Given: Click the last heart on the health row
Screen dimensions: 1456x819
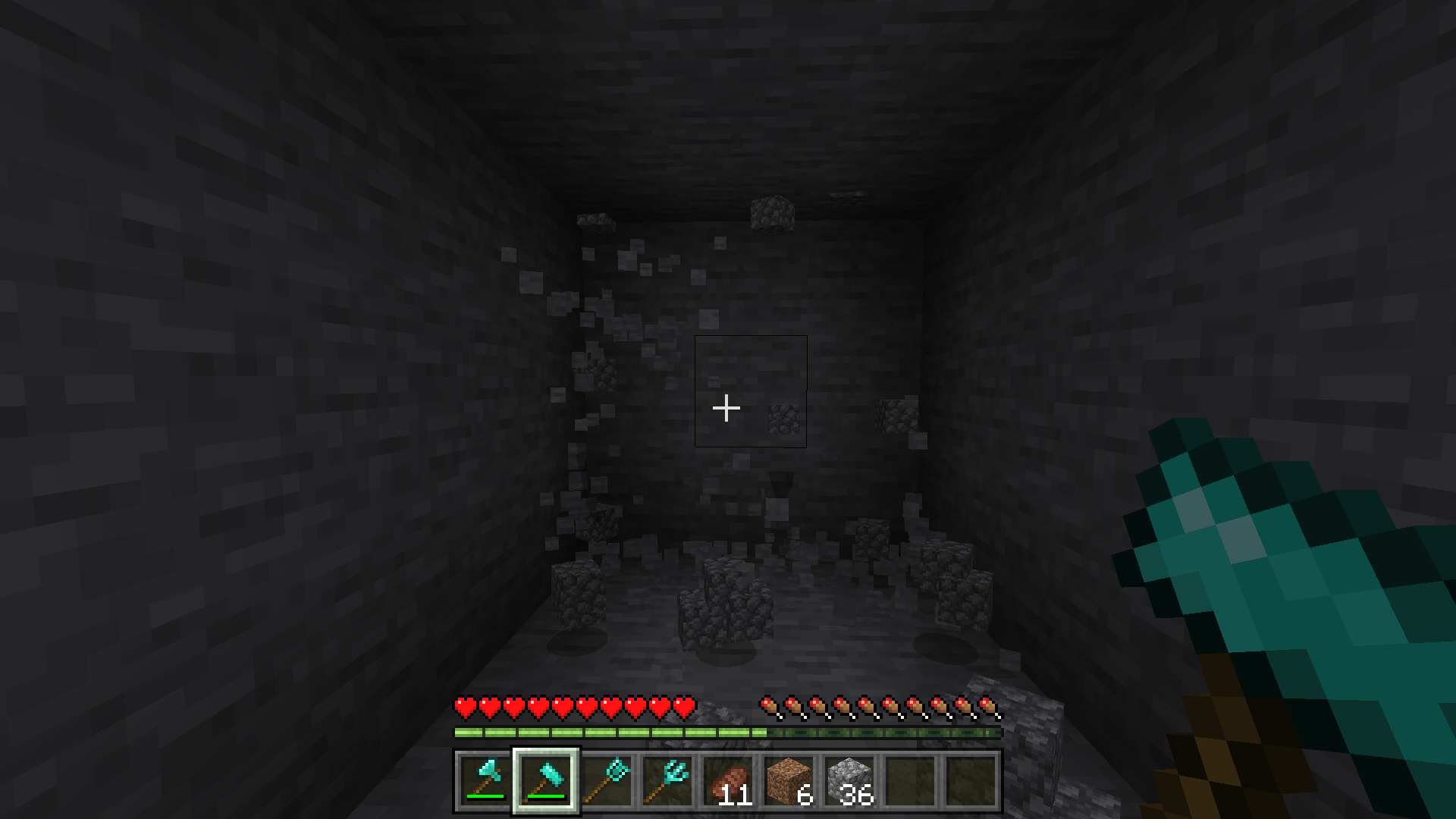Looking at the screenshot, I should tap(685, 705).
